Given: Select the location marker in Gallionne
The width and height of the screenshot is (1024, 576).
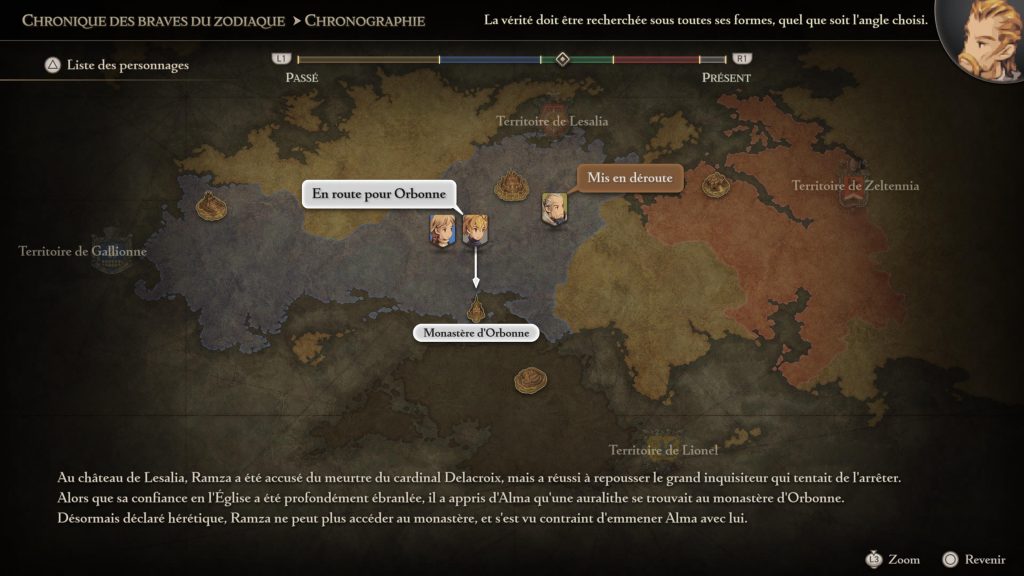Looking at the screenshot, I should tap(212, 206).
